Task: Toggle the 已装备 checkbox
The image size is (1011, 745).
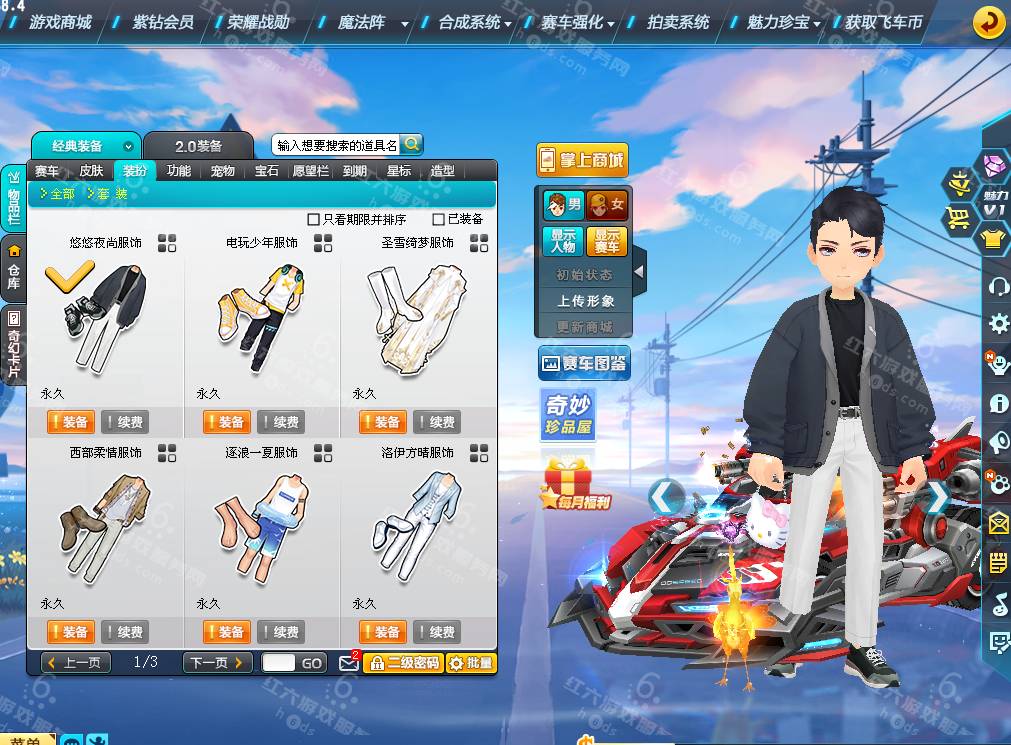Action: [439, 219]
